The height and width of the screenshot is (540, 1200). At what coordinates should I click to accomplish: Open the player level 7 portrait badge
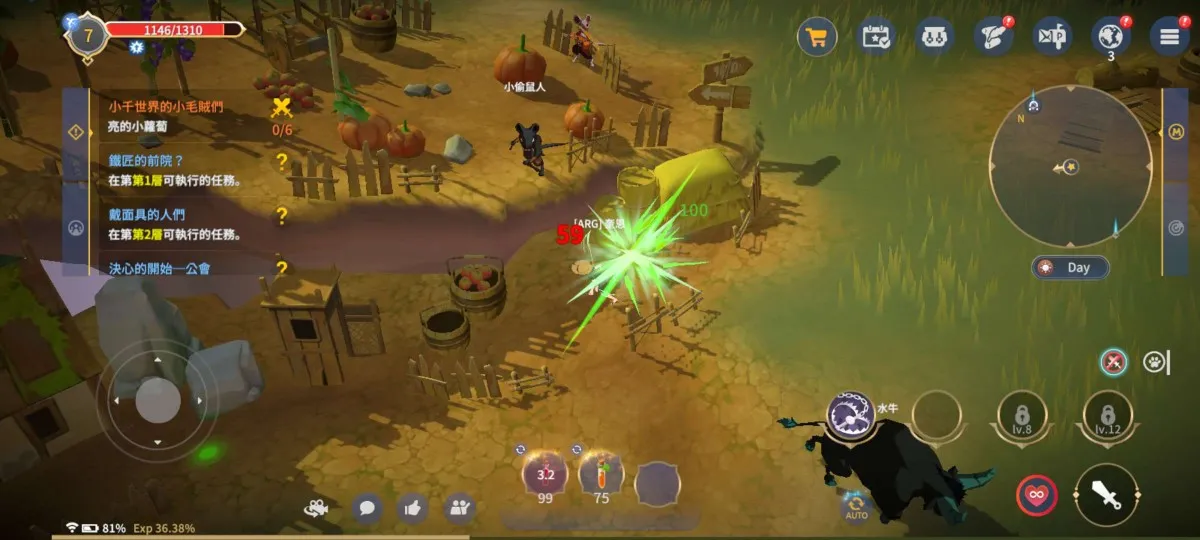88,37
